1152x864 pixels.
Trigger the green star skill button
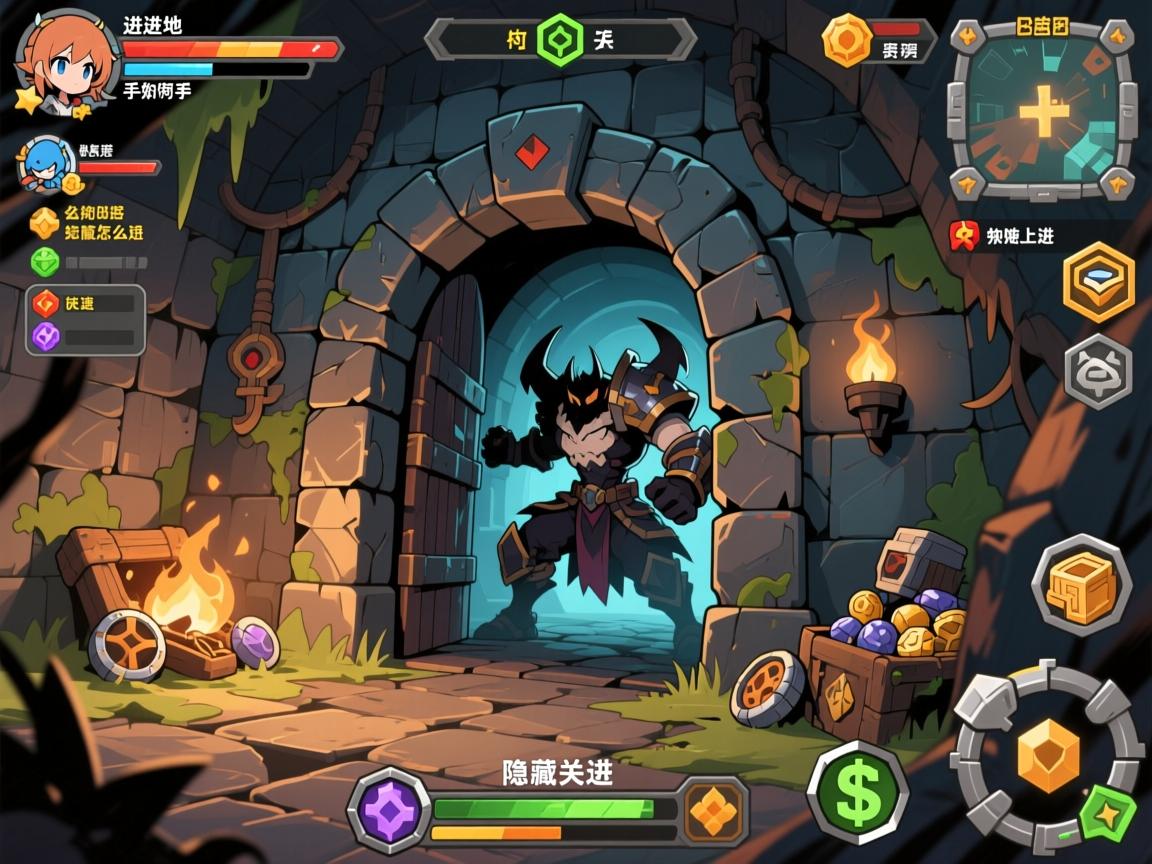(x=1108, y=812)
